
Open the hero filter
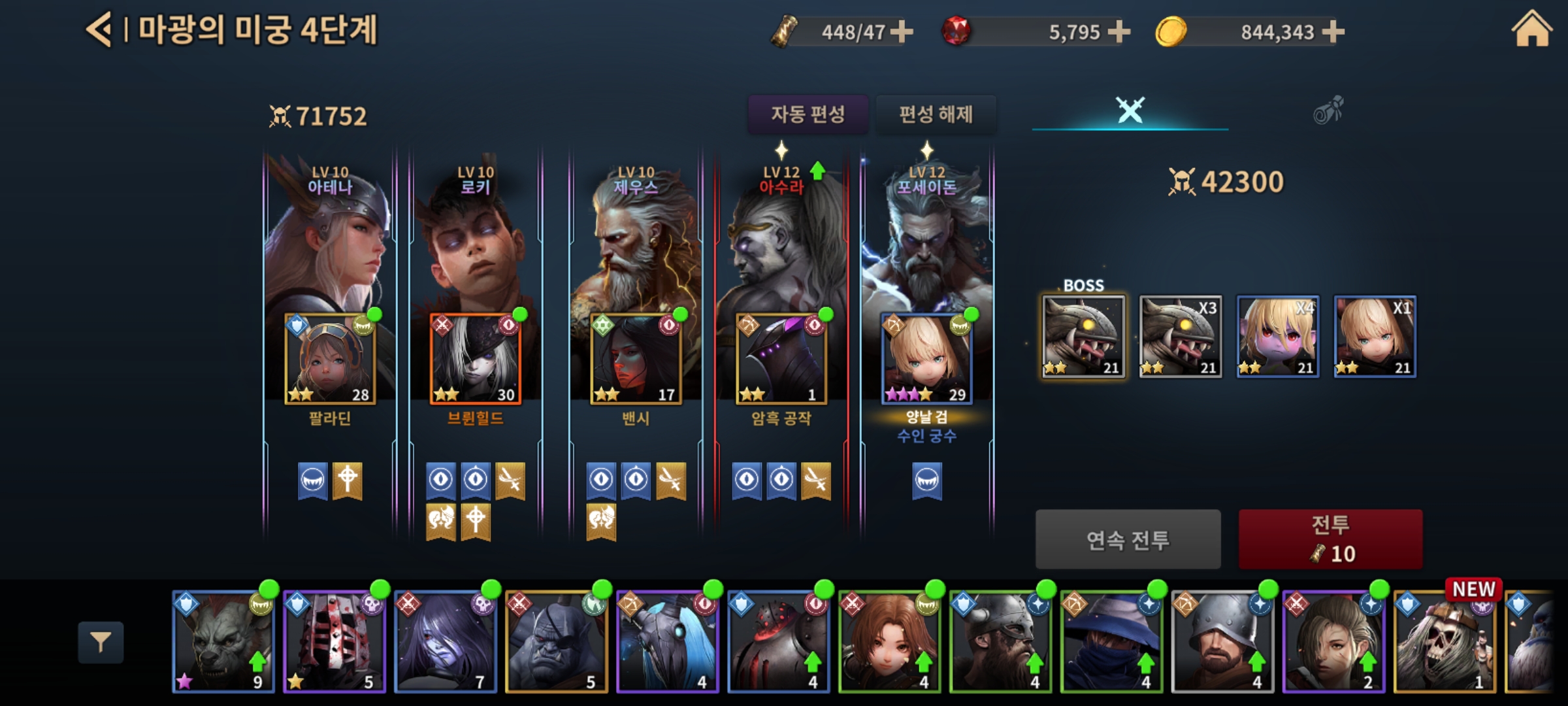[x=101, y=643]
